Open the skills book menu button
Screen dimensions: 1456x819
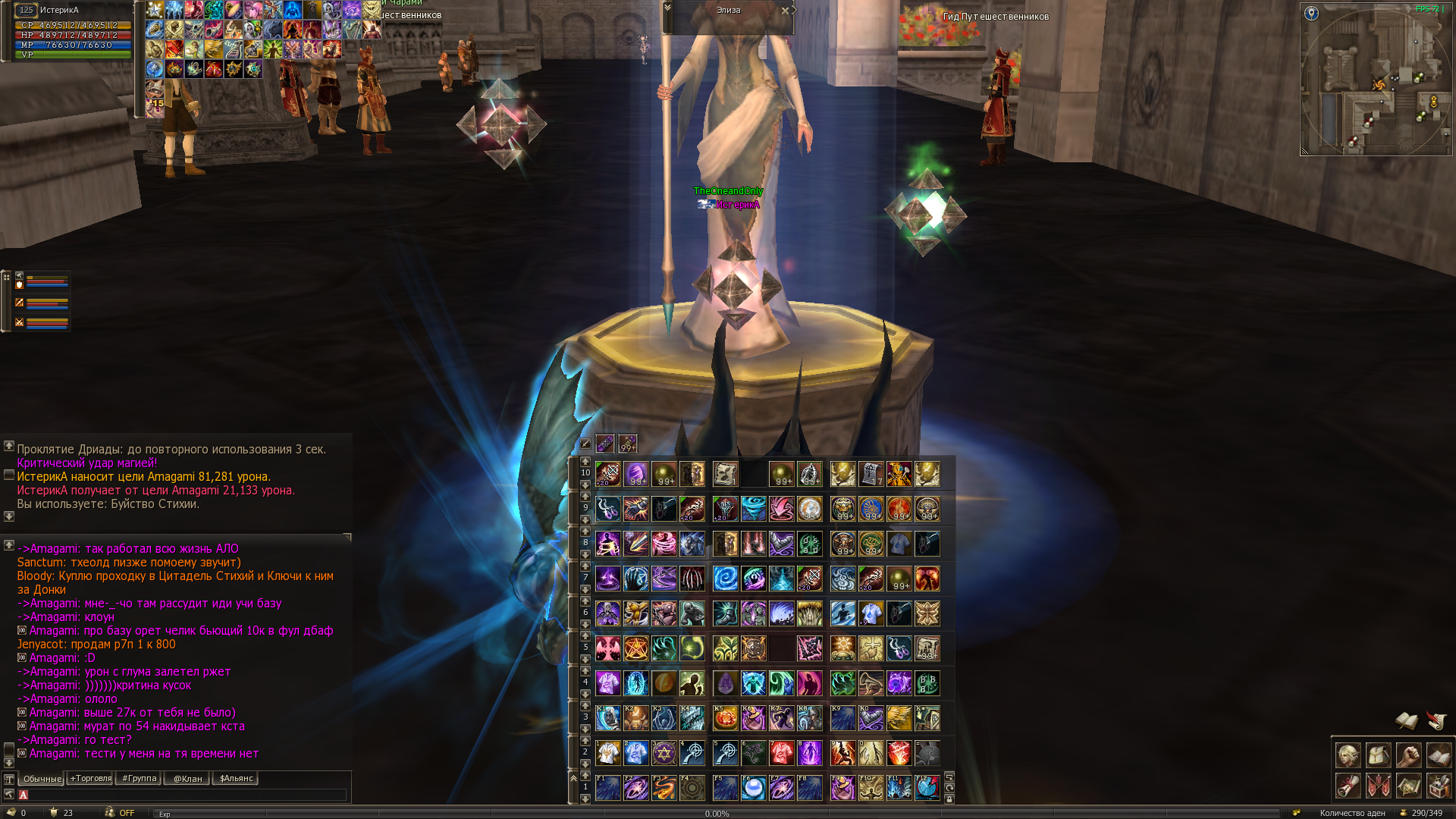pos(1439,755)
